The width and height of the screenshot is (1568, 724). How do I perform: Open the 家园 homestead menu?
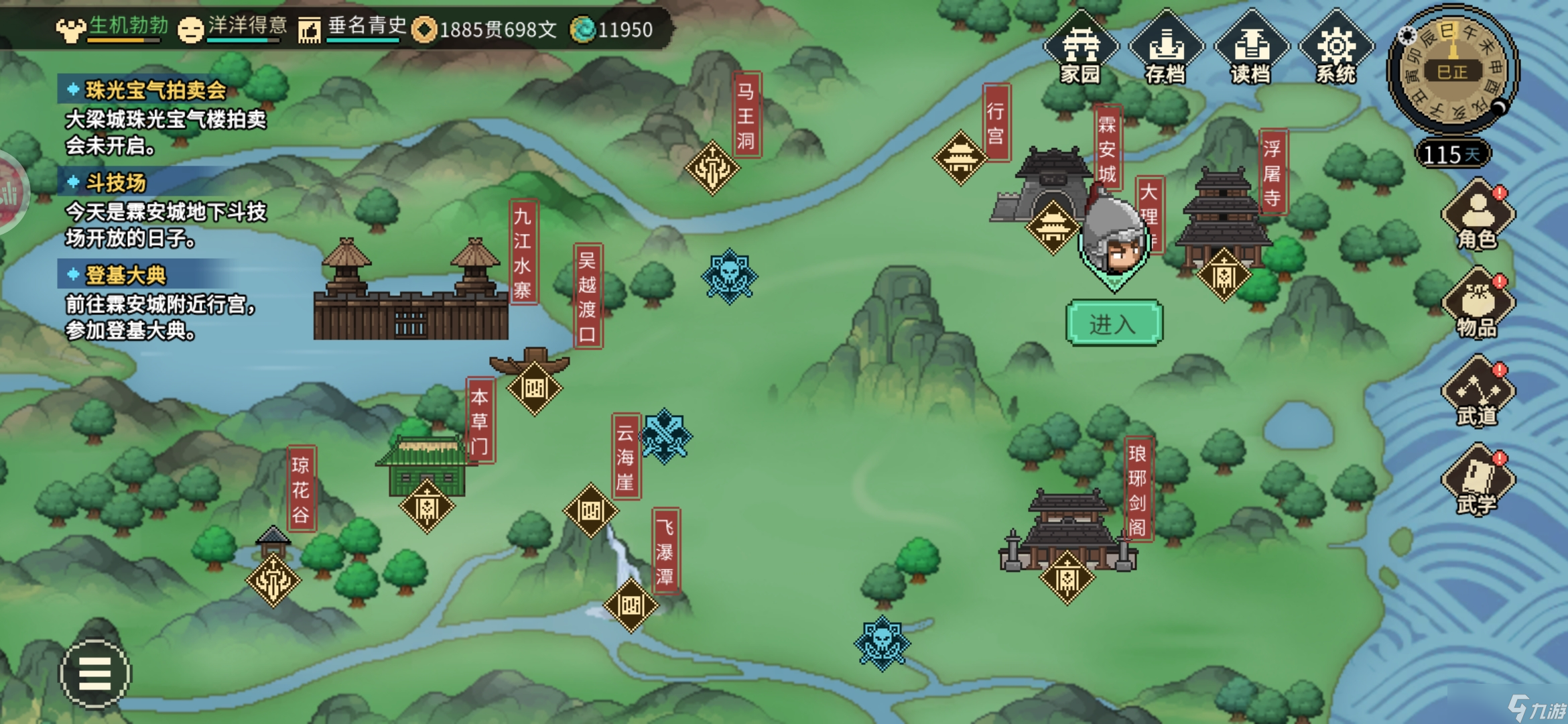tap(1080, 48)
